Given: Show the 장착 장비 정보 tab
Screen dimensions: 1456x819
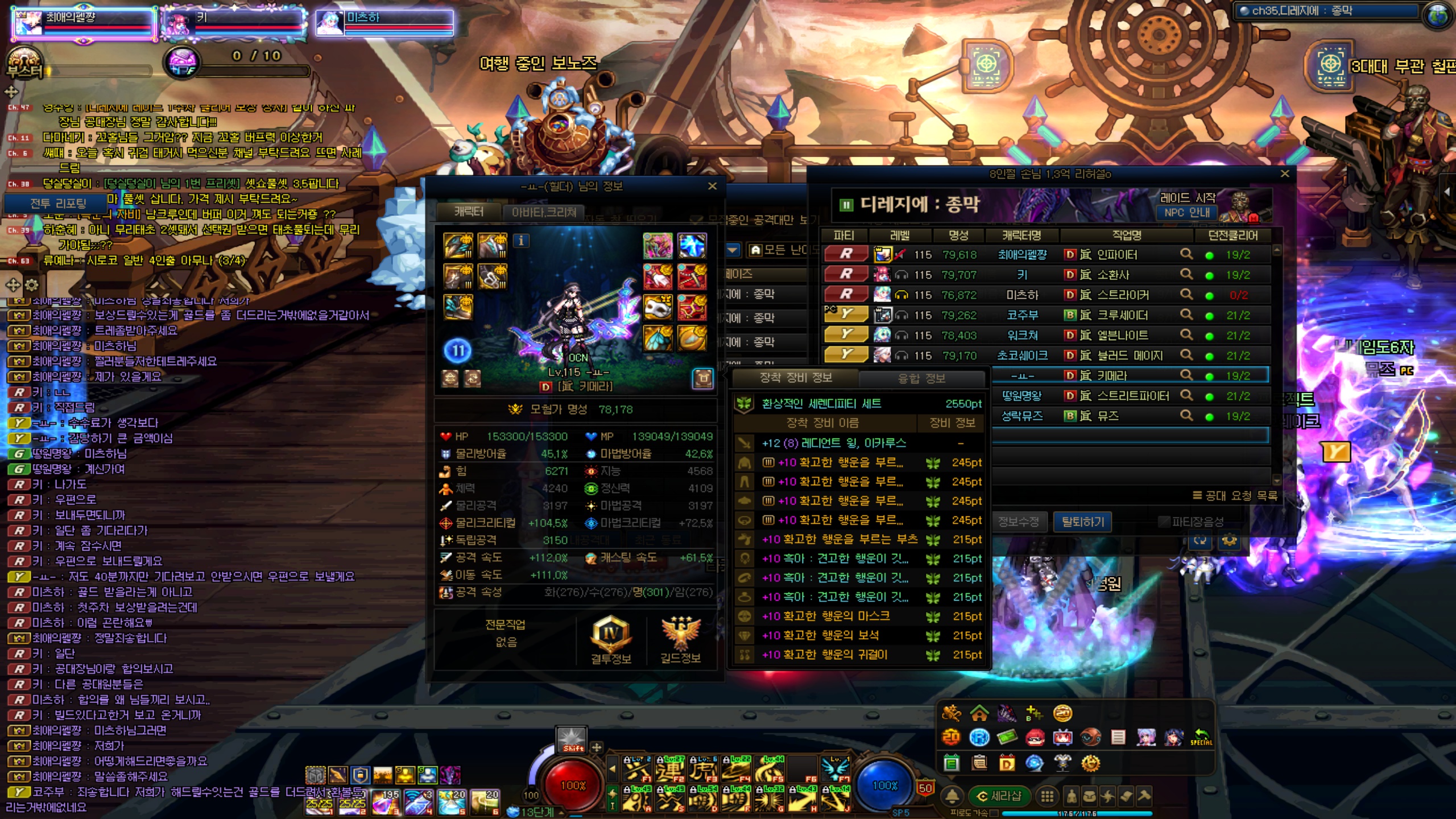Looking at the screenshot, I should [x=796, y=378].
